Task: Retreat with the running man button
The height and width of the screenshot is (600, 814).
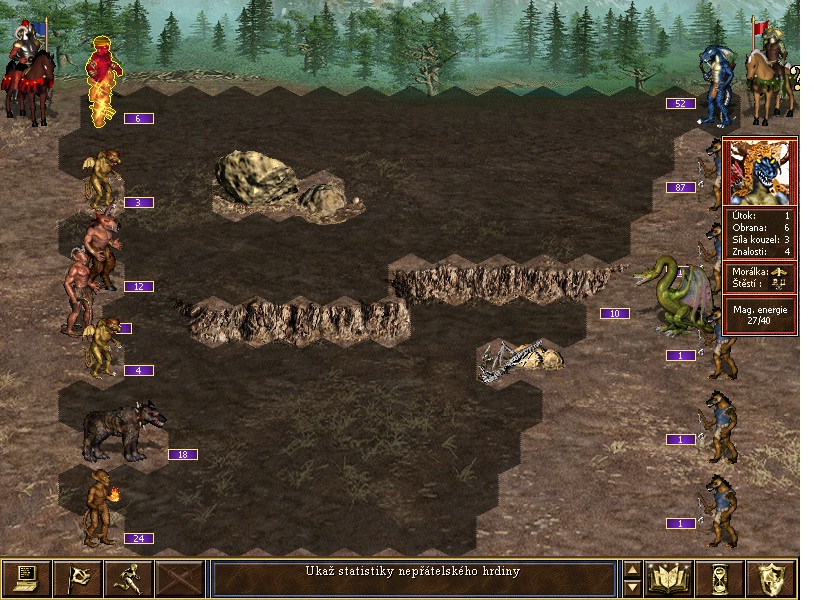Action: pyautogui.click(x=129, y=578)
